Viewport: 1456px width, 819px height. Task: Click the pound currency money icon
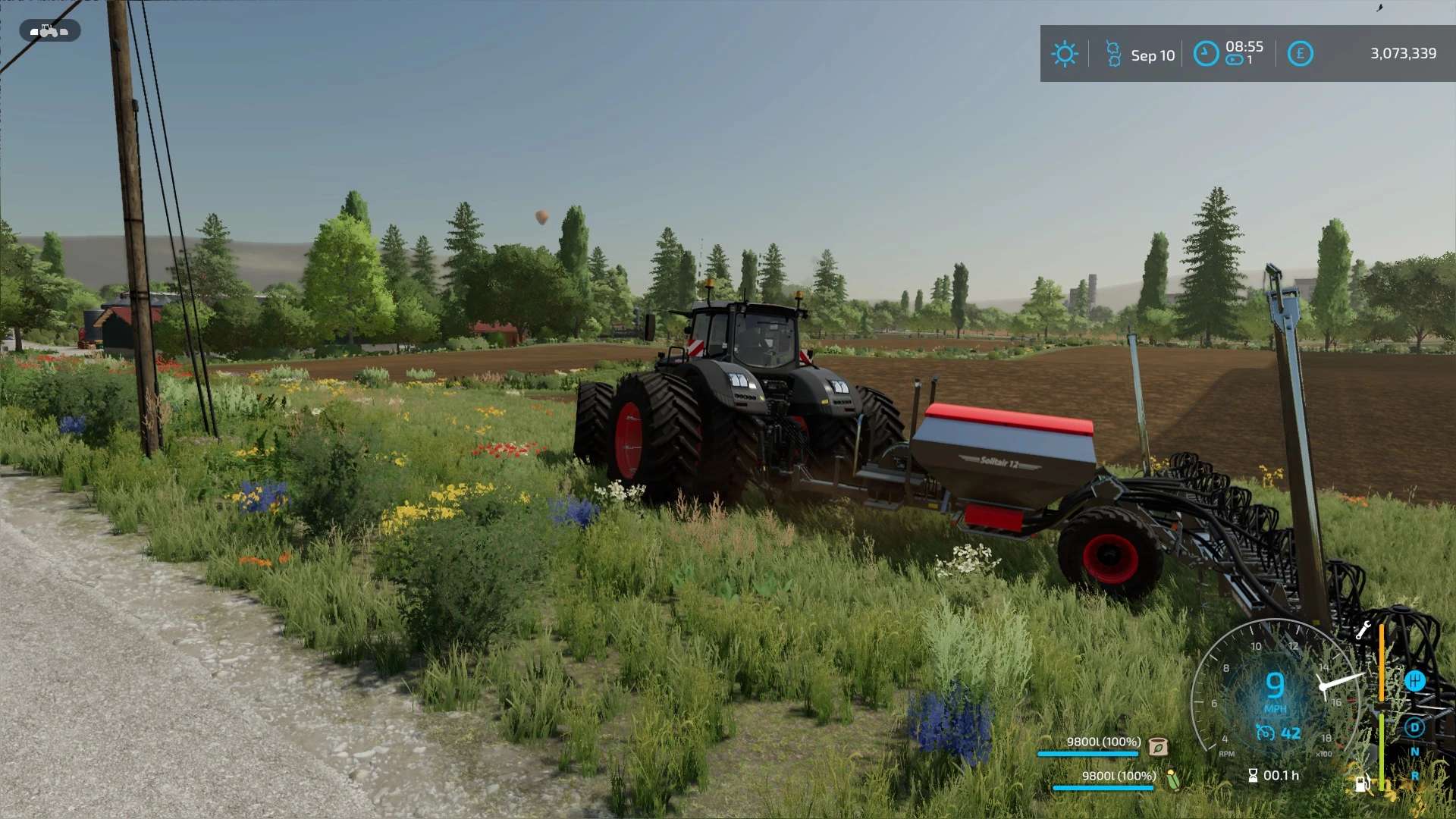[1300, 54]
